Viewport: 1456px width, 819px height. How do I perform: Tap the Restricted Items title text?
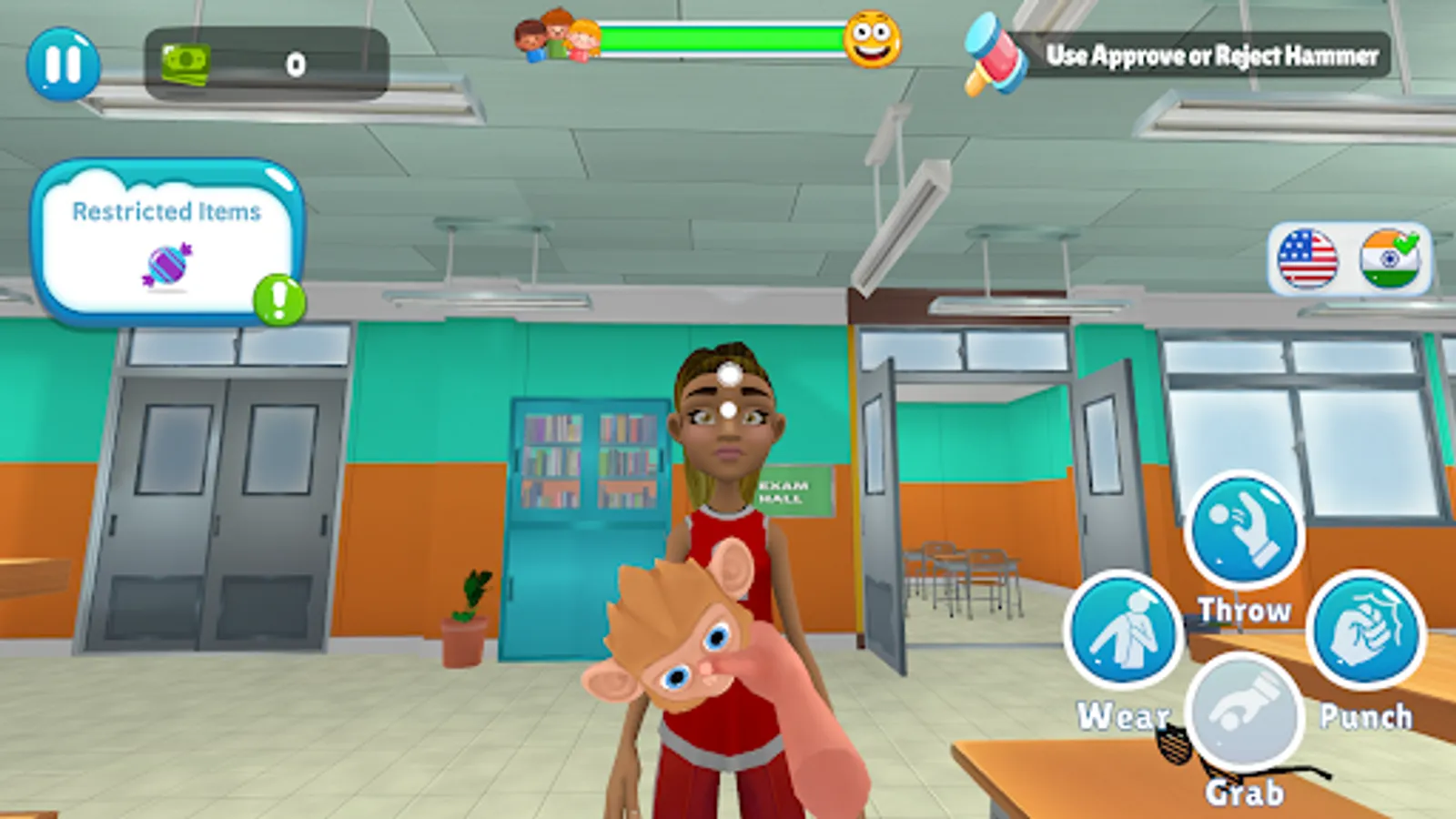coord(167,211)
